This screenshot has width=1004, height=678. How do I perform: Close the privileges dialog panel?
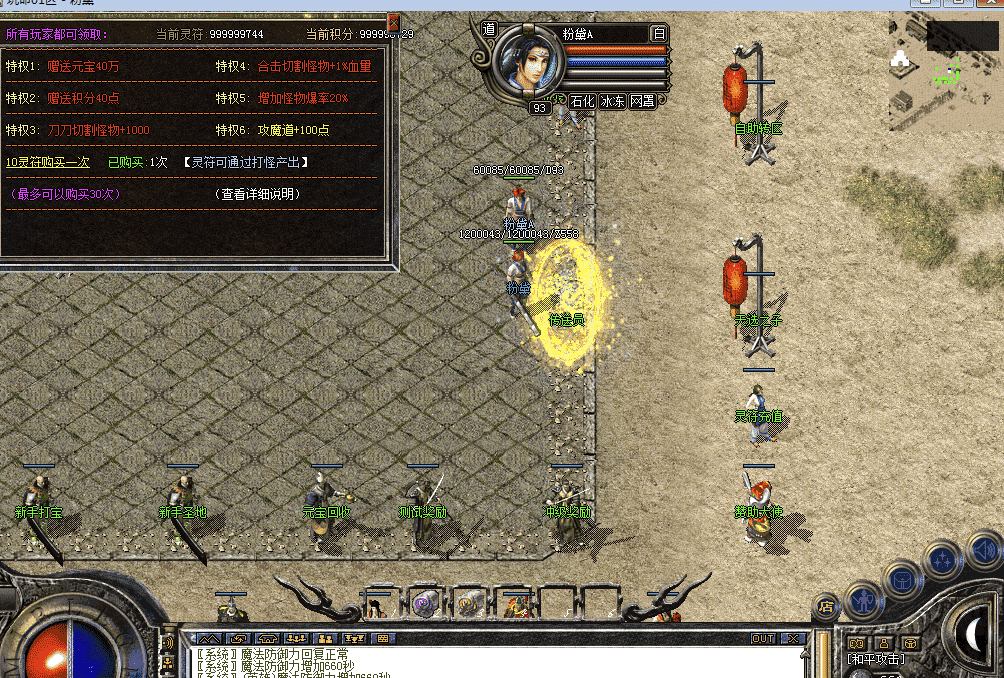[x=393, y=21]
